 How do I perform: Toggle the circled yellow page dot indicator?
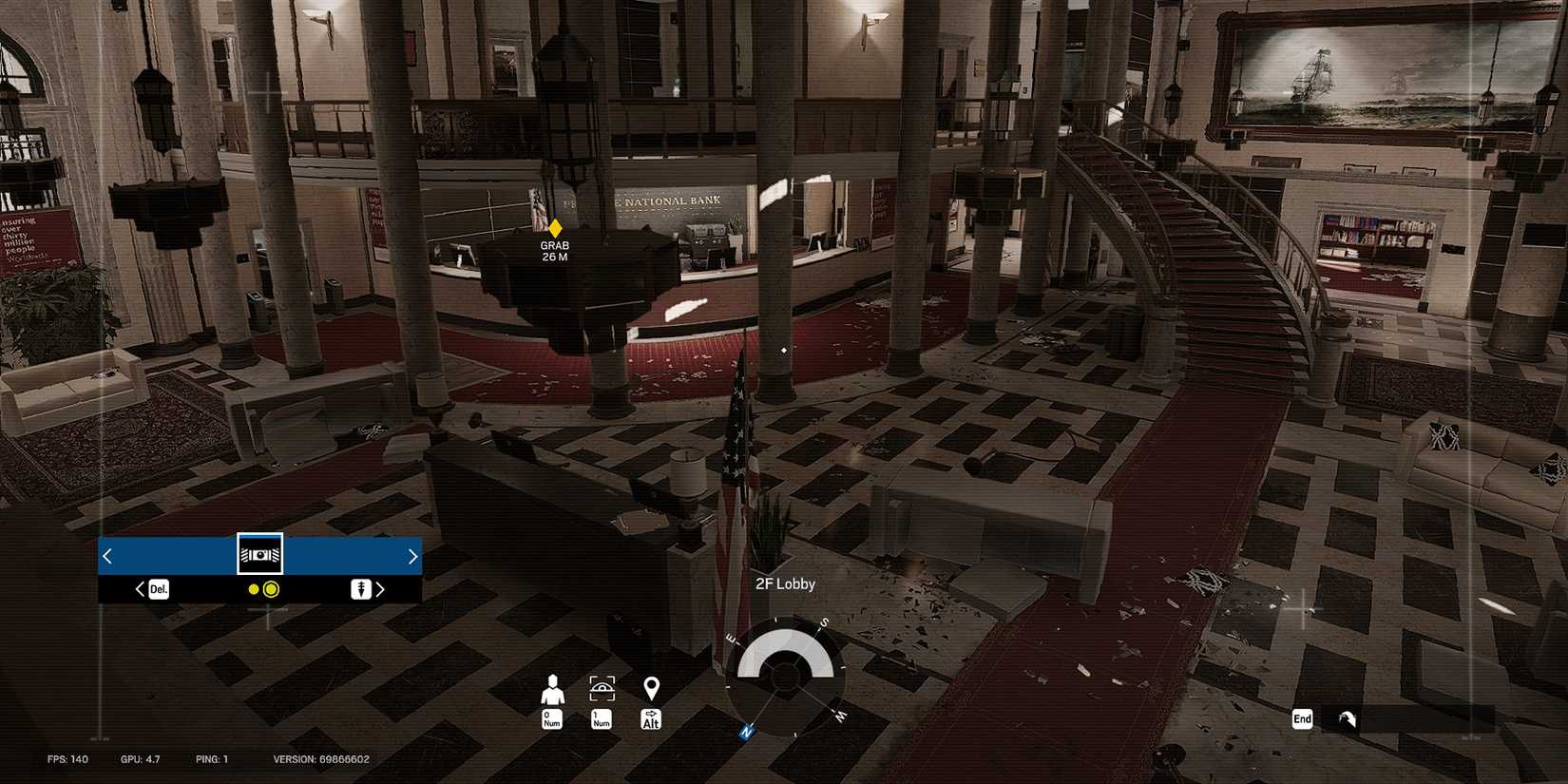(272, 590)
